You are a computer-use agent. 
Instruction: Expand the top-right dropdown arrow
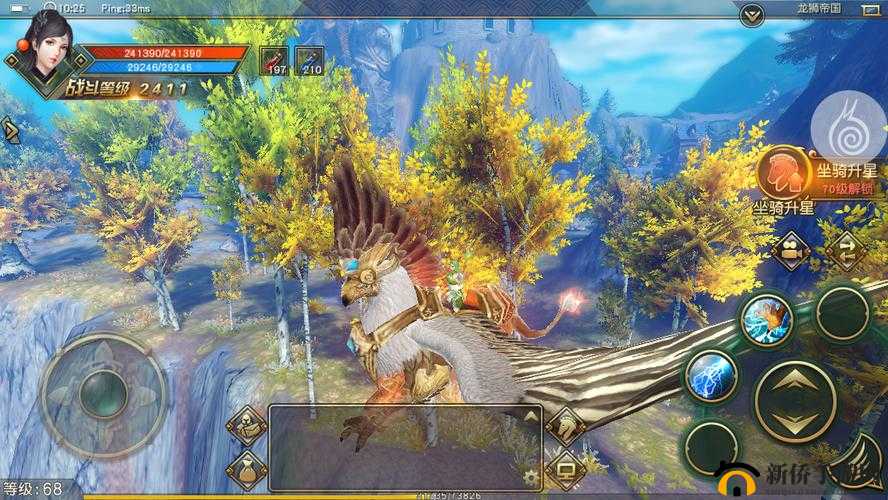pos(752,14)
